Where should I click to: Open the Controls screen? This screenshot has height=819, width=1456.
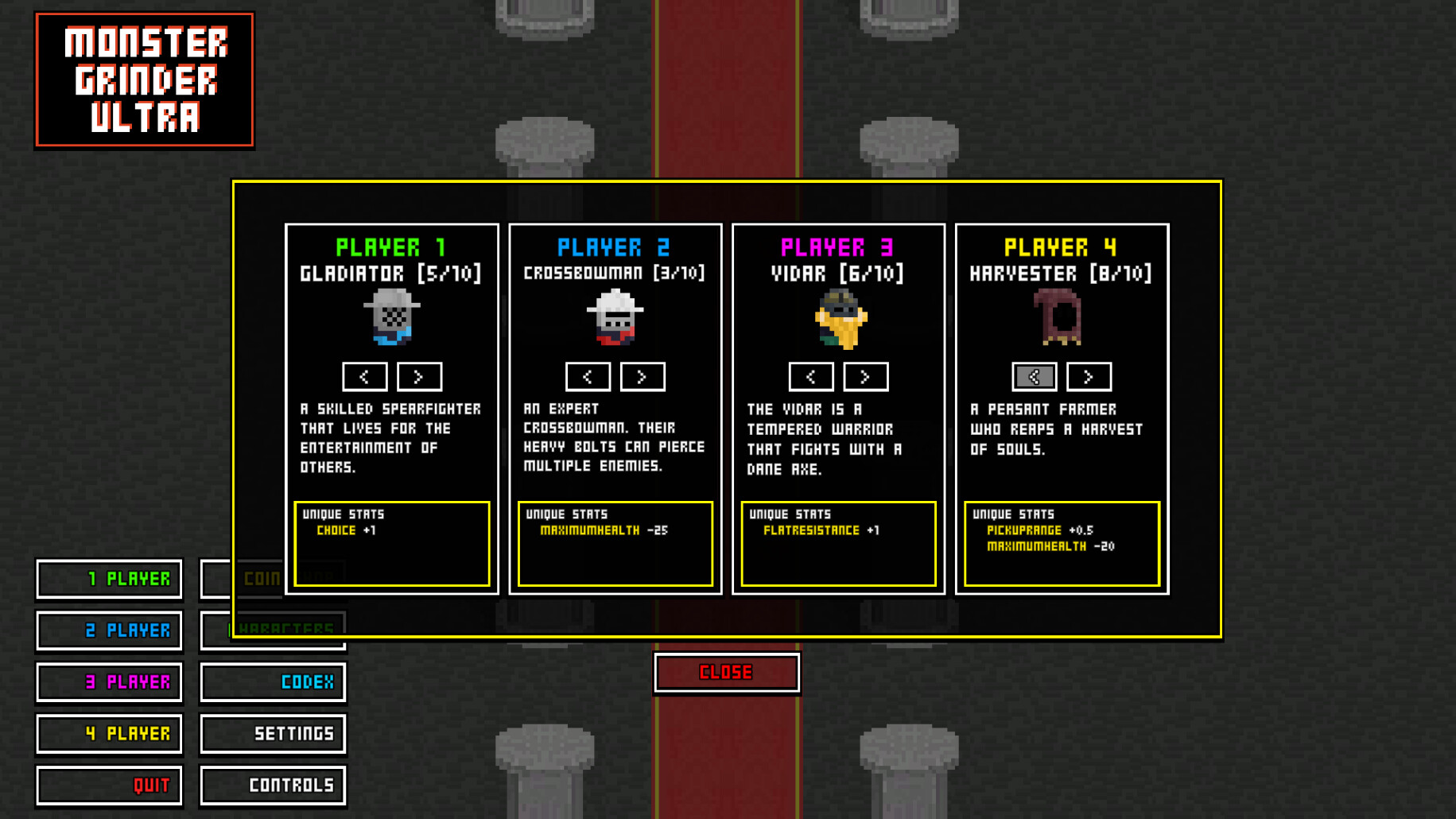[273, 785]
